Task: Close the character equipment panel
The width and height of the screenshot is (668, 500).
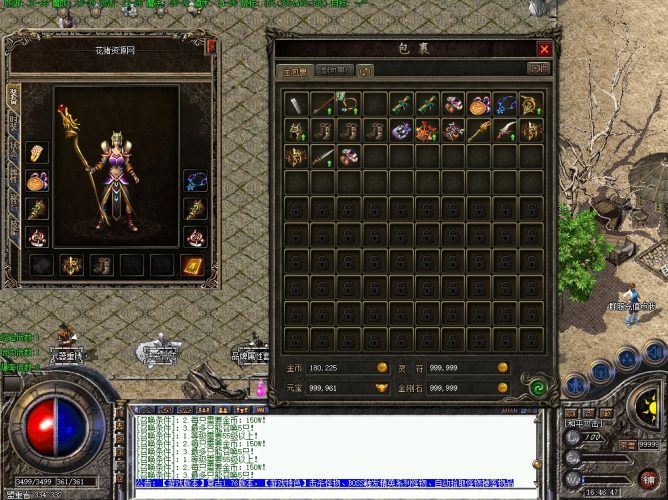Action: pos(211,46)
